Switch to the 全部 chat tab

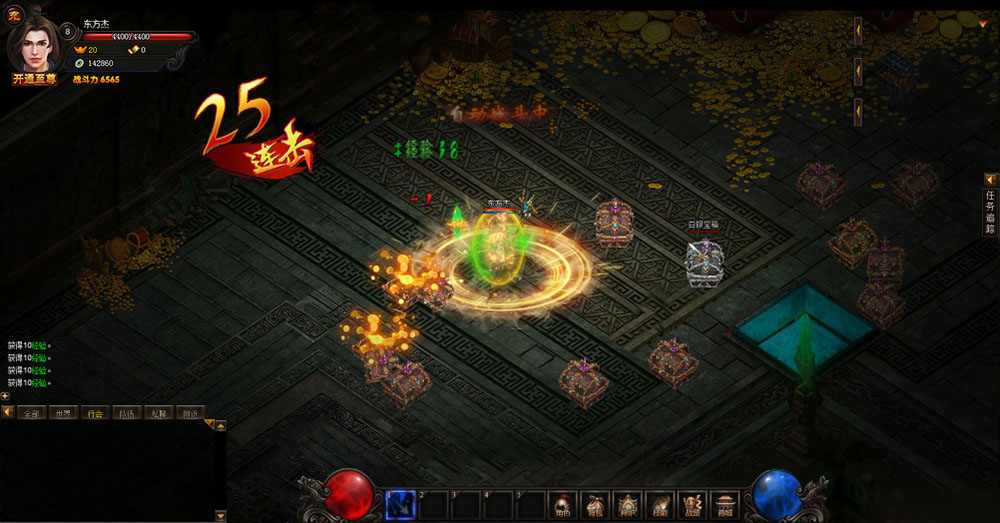point(31,412)
